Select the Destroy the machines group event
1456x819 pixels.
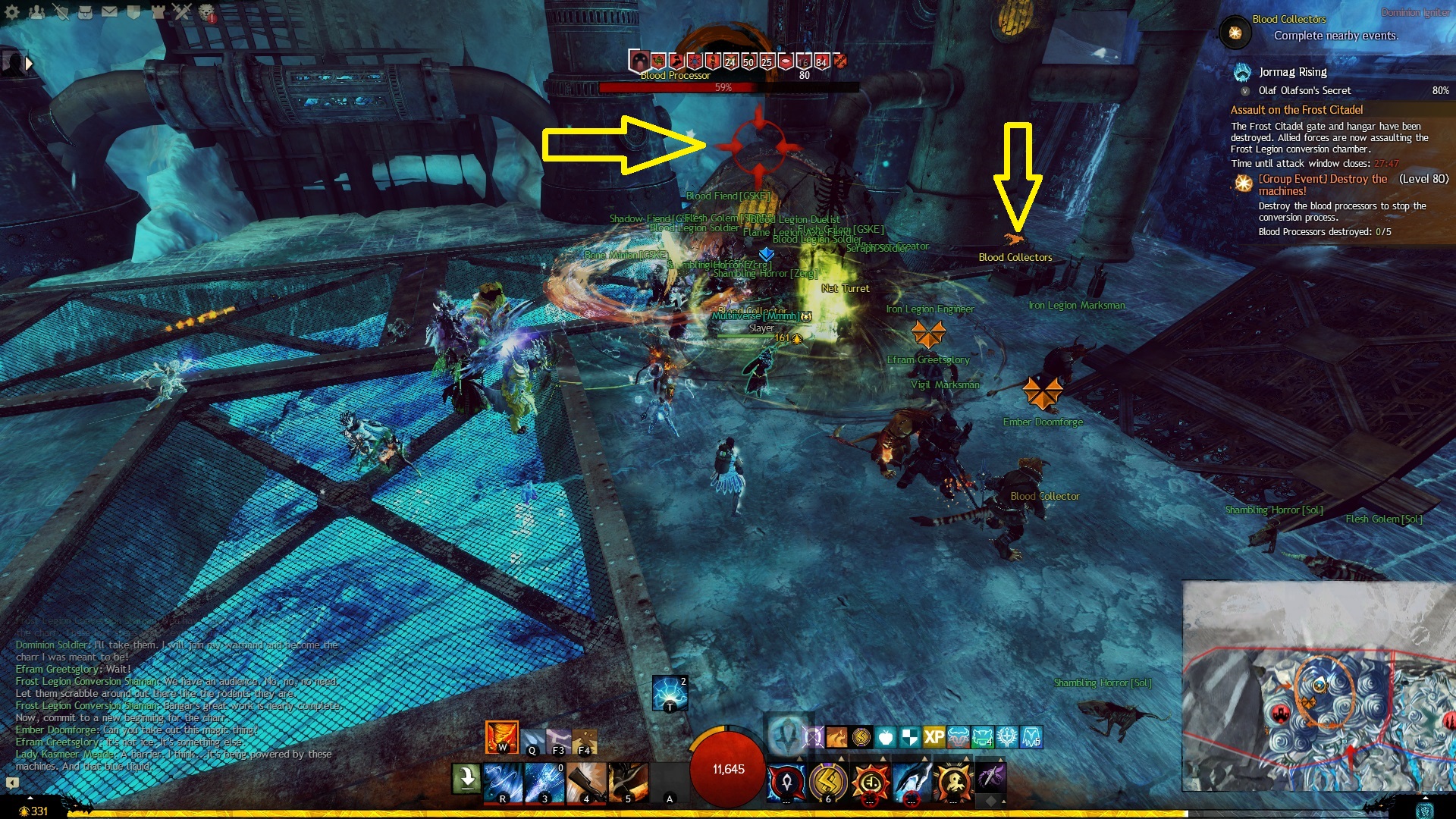pyautogui.click(x=1322, y=185)
